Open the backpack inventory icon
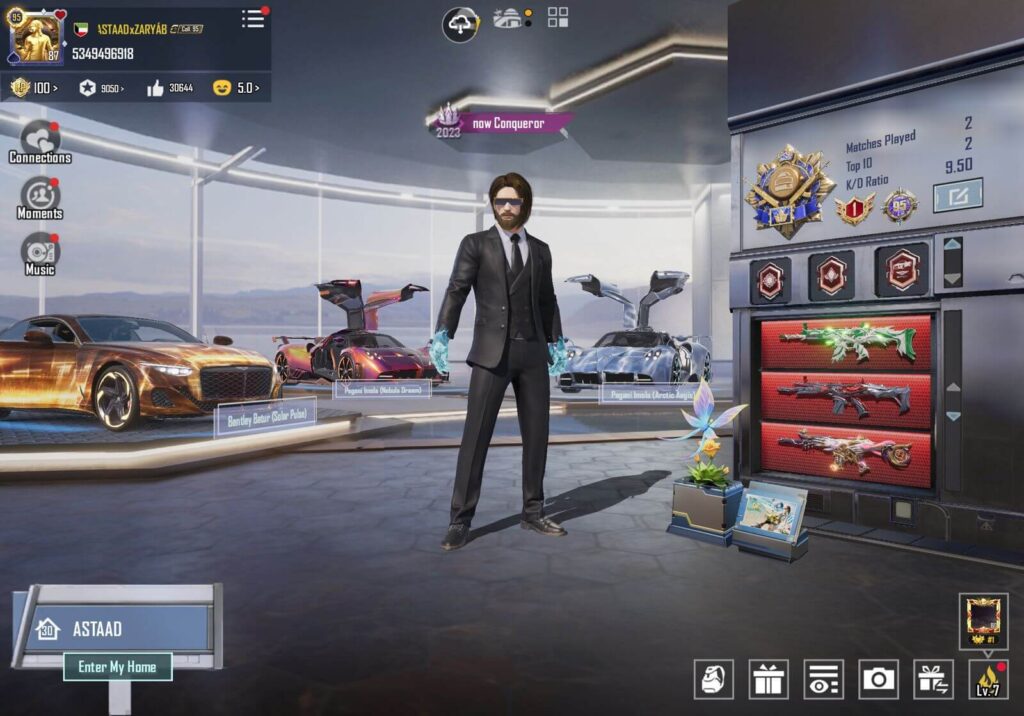Screen dimensions: 1024x716 [x=713, y=679]
